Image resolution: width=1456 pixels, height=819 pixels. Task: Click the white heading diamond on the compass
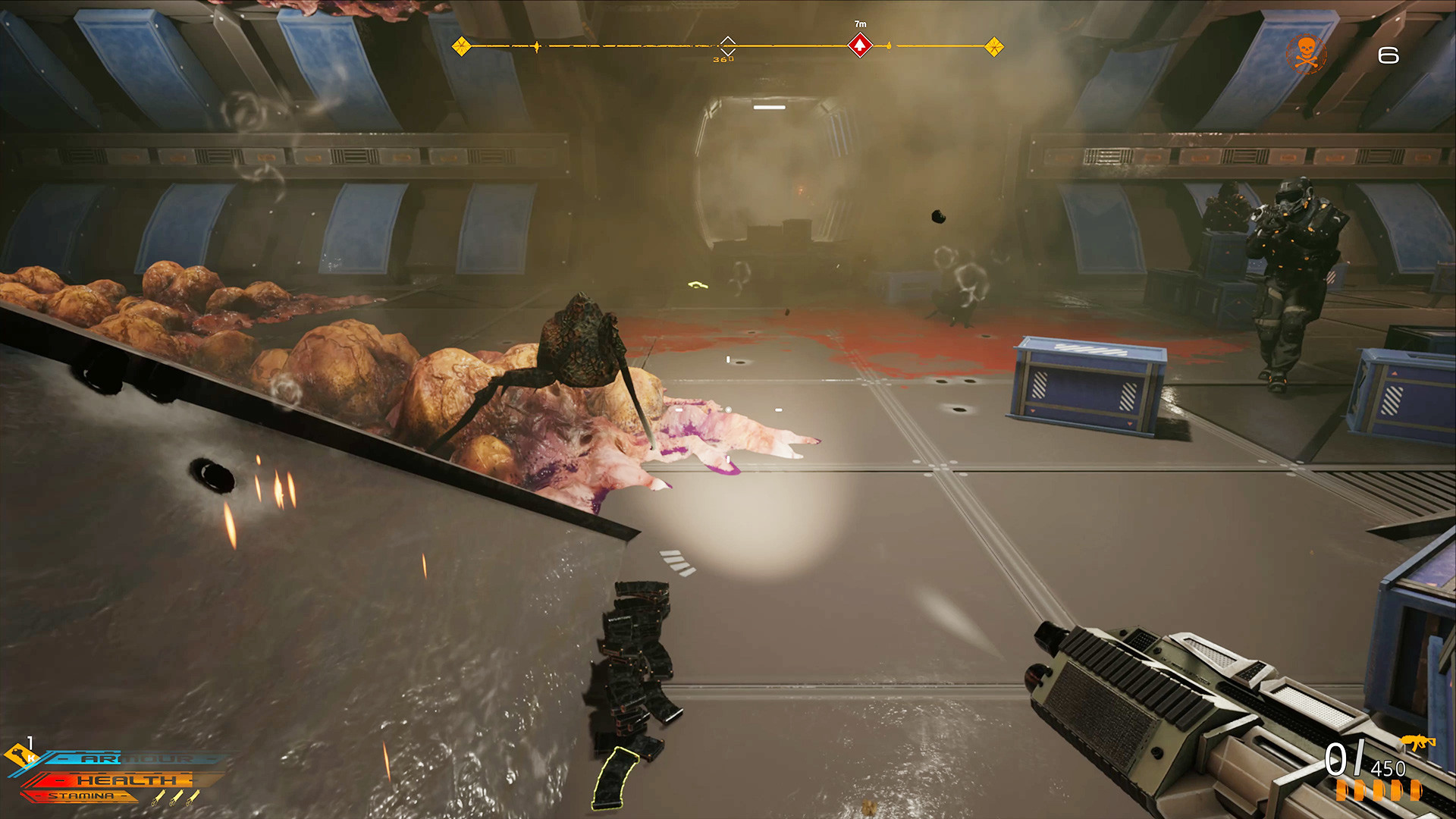point(727,45)
